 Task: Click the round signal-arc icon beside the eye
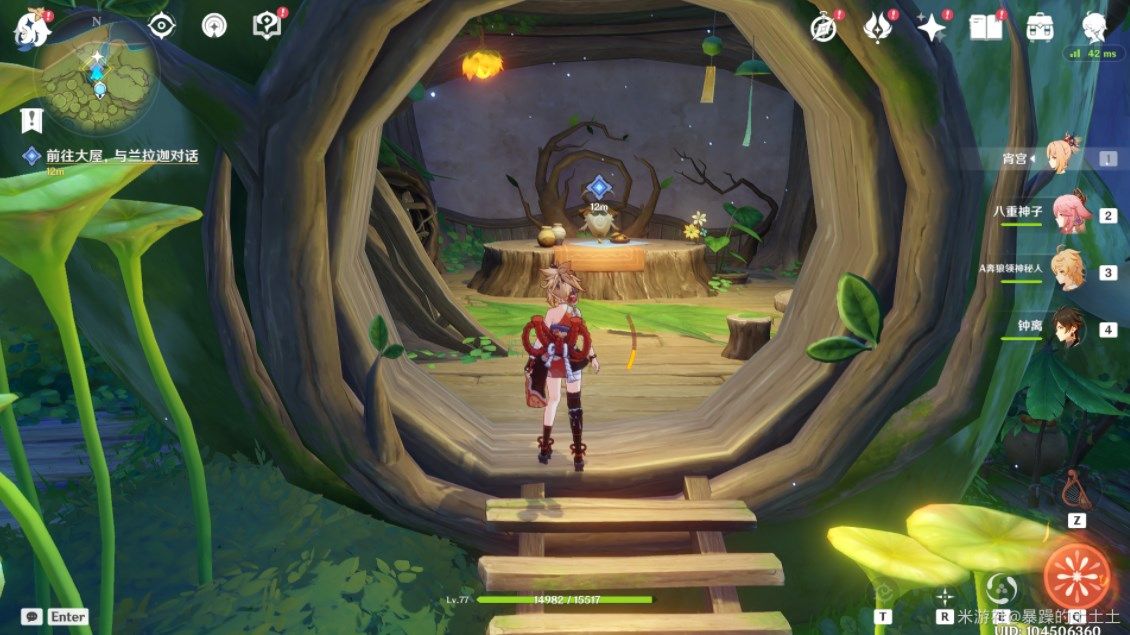[214, 26]
